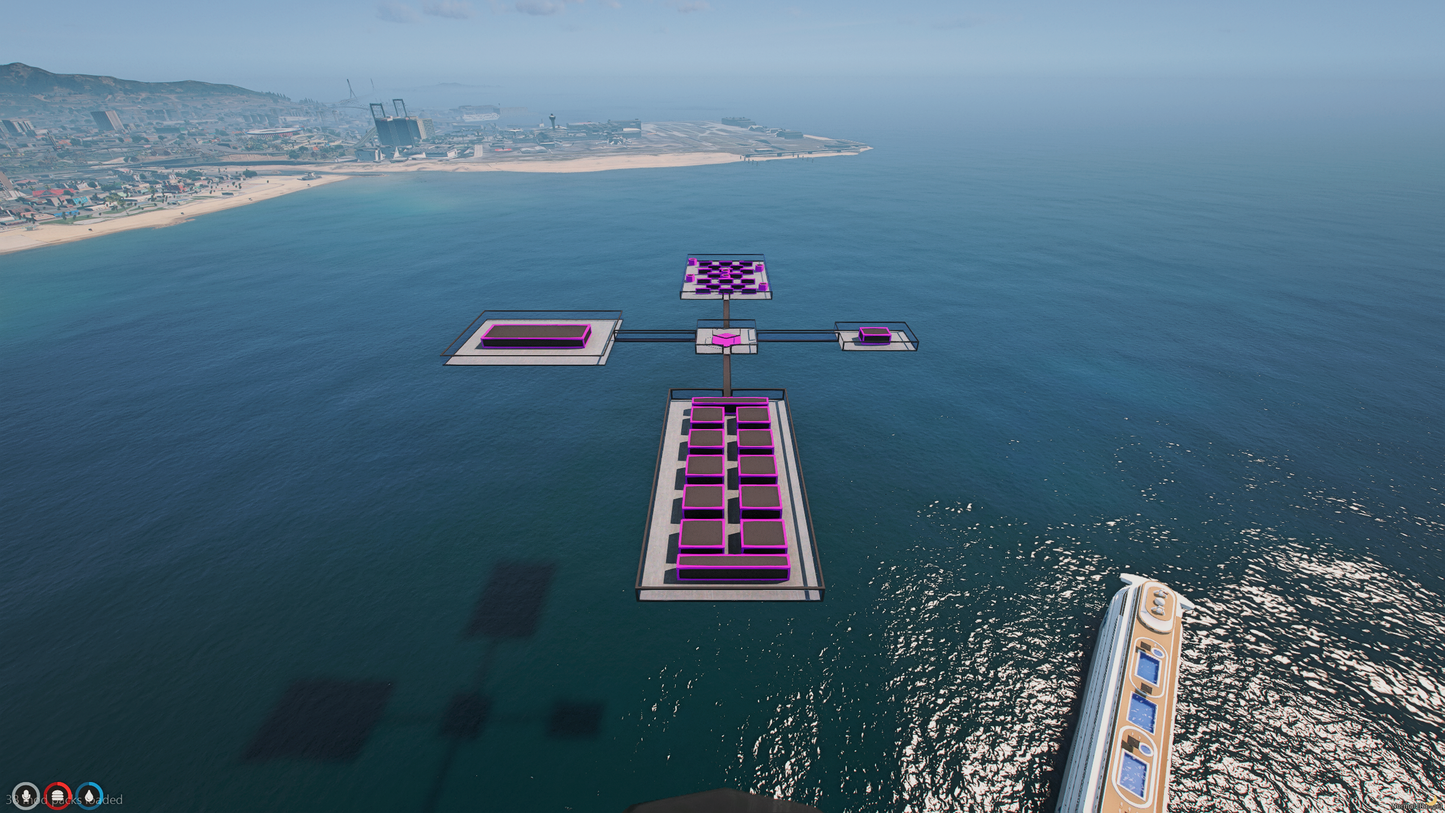
Task: Click the water drop thirst icon
Action: tap(90, 795)
